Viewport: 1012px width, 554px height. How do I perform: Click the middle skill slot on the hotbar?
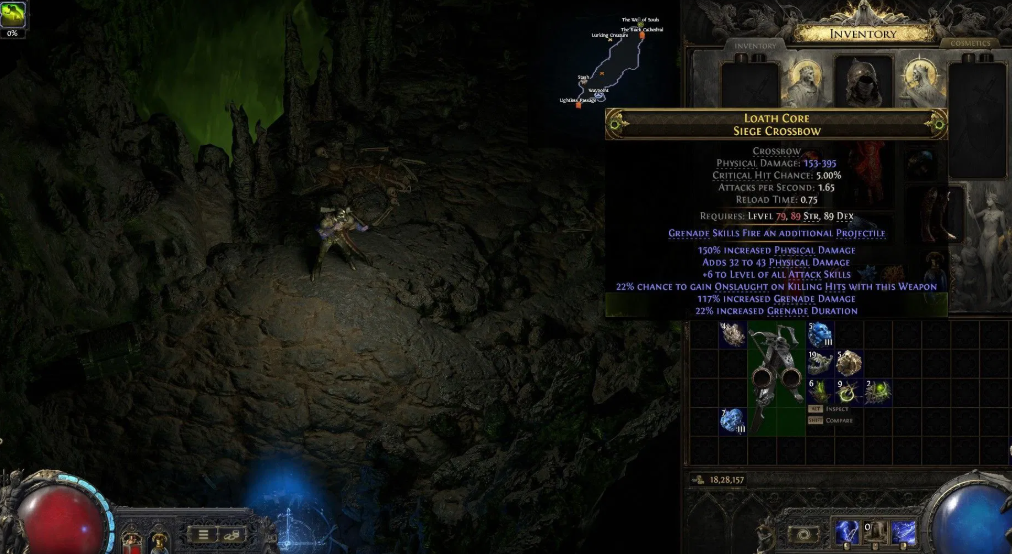tap(875, 532)
